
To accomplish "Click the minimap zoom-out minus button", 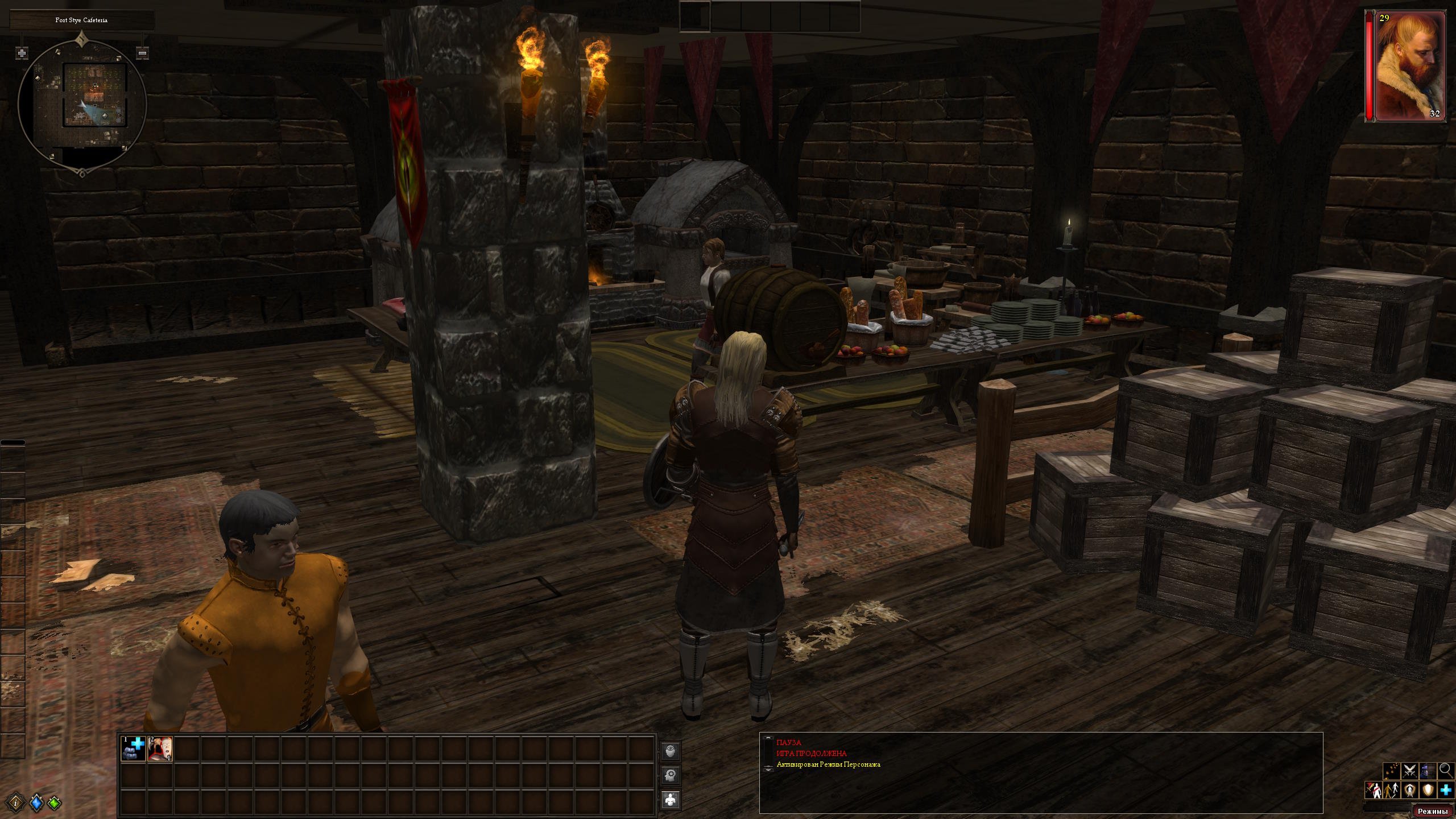I will (x=143, y=53).
